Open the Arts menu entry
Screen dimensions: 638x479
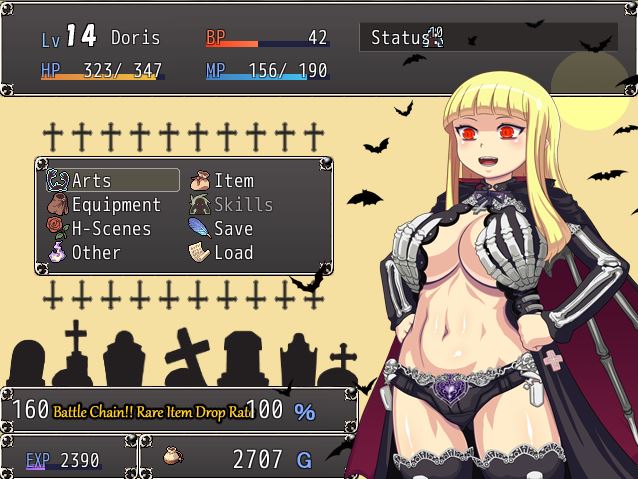(111, 181)
